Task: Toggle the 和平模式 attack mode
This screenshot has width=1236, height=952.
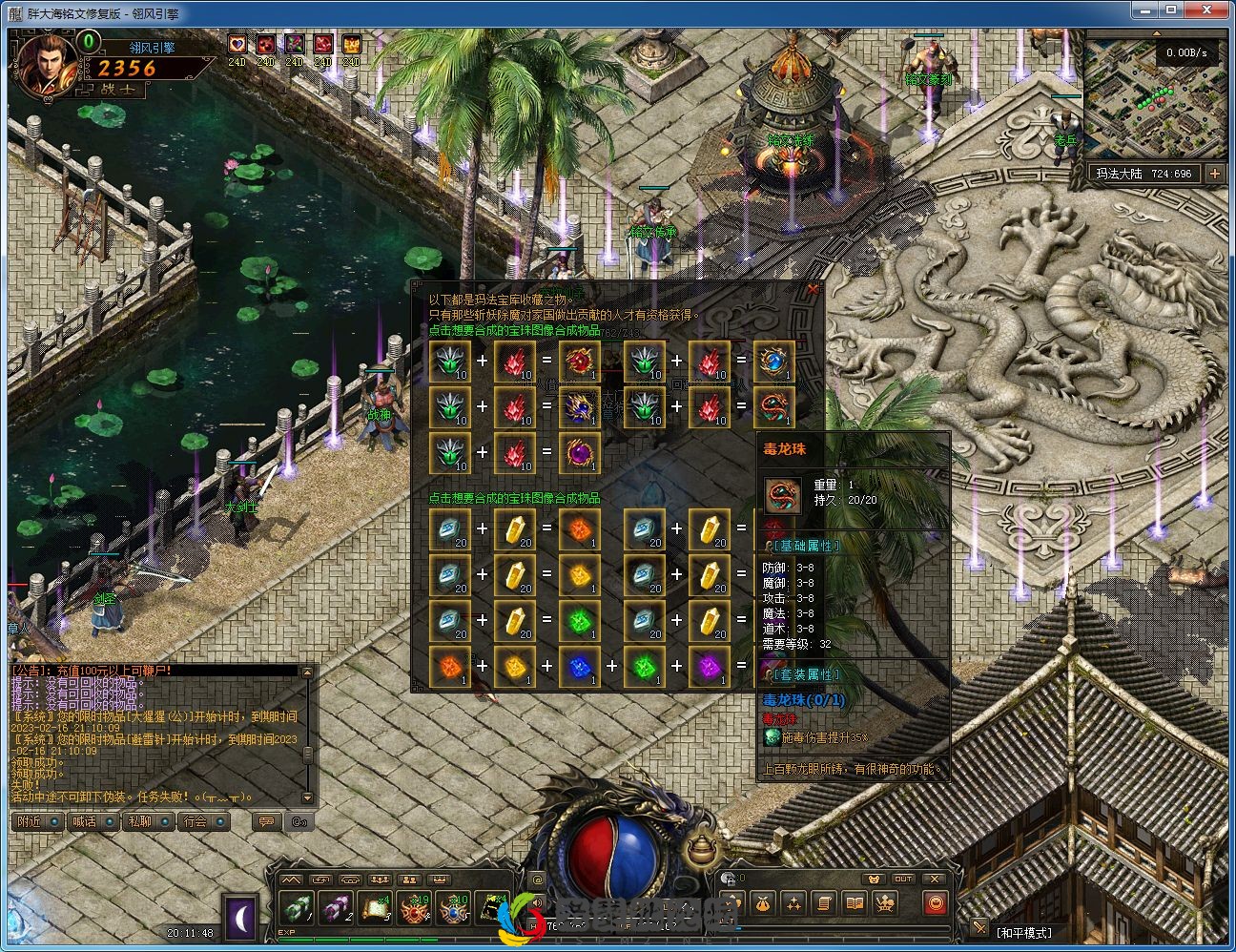Action: coord(1023,932)
